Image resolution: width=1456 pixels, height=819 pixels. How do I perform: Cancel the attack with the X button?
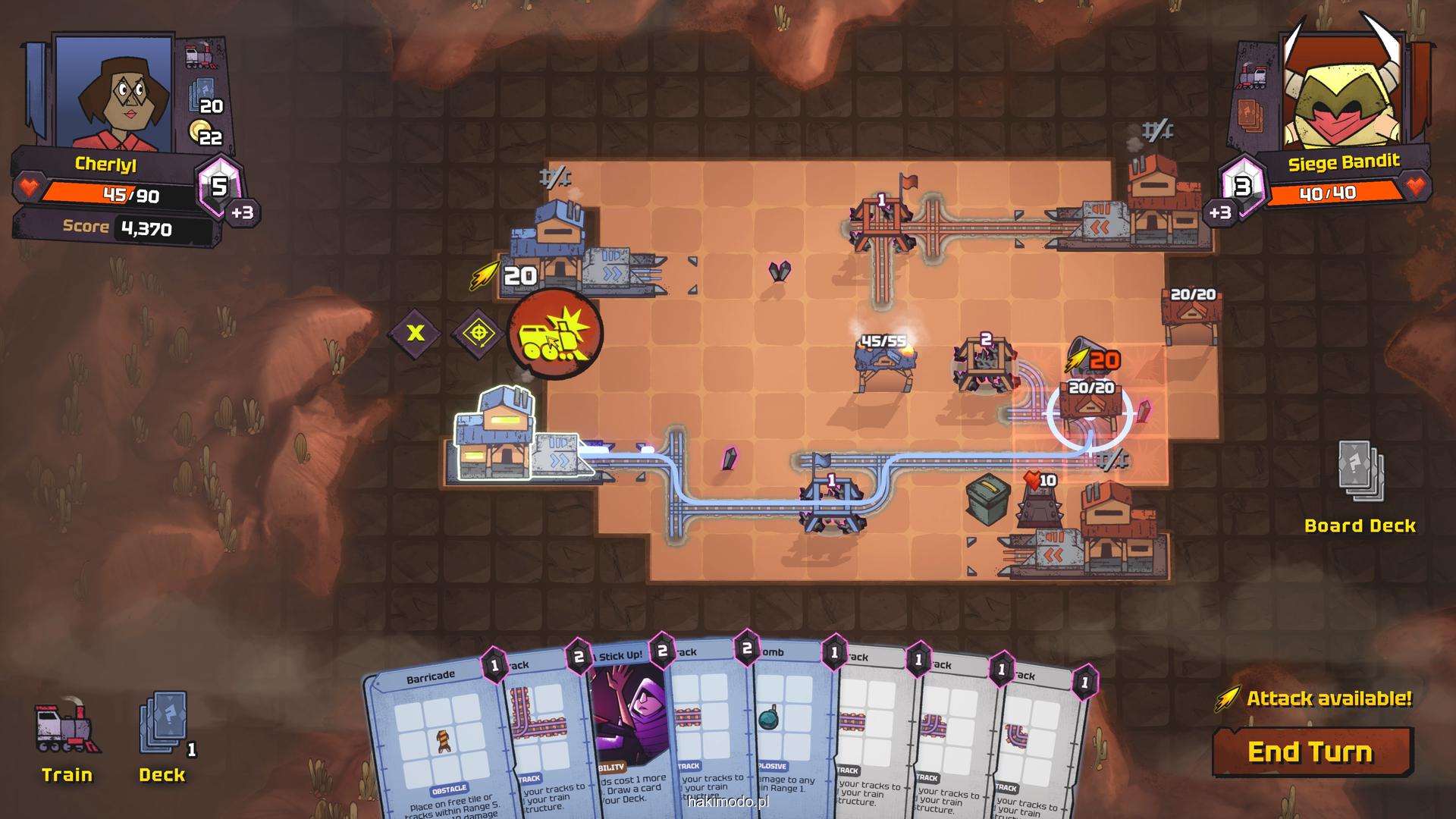[416, 333]
